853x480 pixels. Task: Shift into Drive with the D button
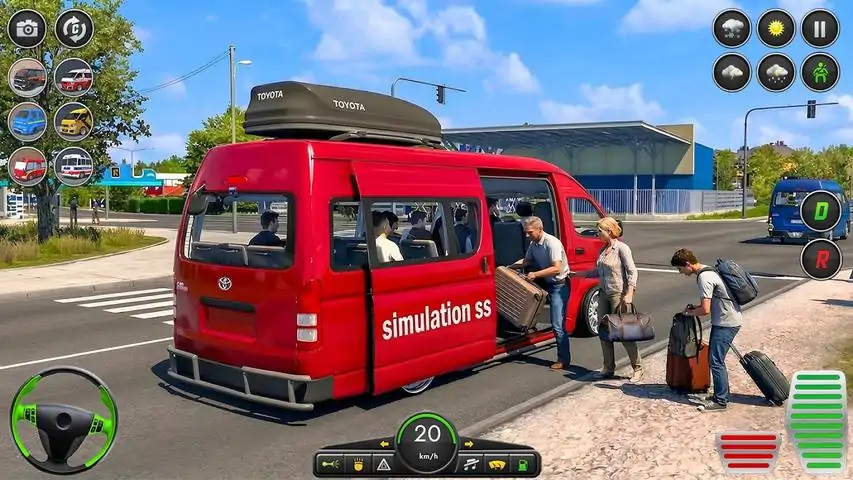(x=820, y=211)
